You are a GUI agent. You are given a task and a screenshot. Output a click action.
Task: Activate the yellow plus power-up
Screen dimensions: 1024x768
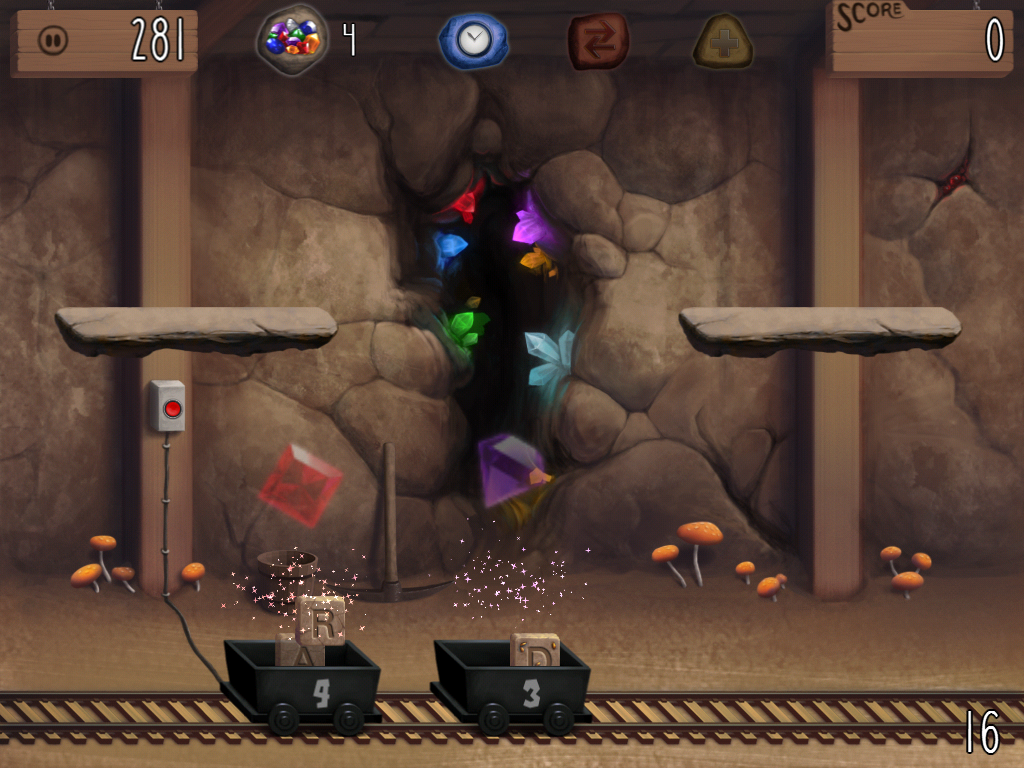[723, 41]
